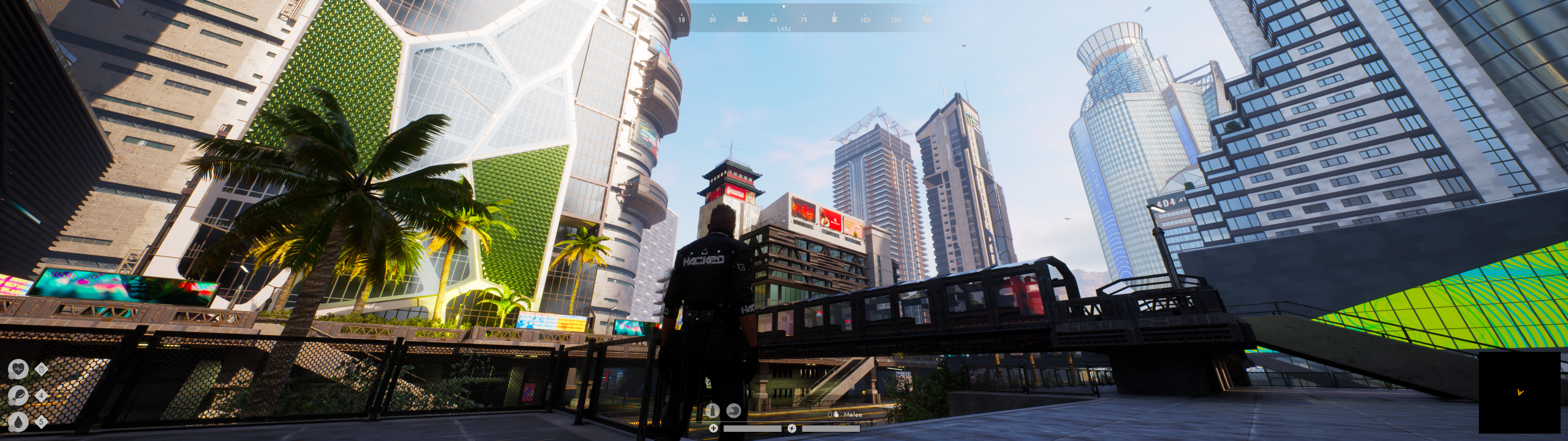1568x441 pixels.
Task: Click the bottle thirst status icon
Action: [712, 410]
